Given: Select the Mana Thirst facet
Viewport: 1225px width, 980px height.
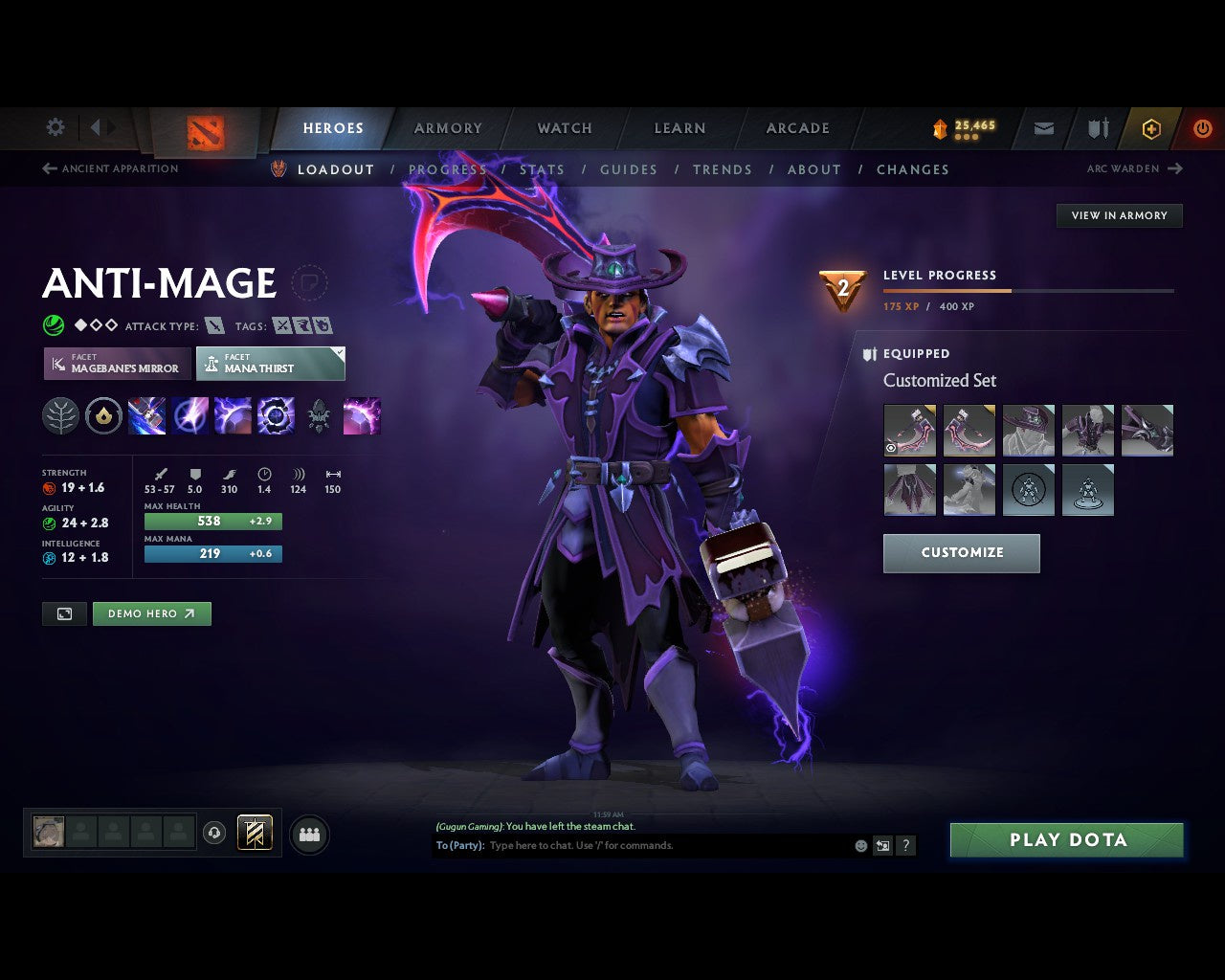Looking at the screenshot, I should click(x=271, y=364).
